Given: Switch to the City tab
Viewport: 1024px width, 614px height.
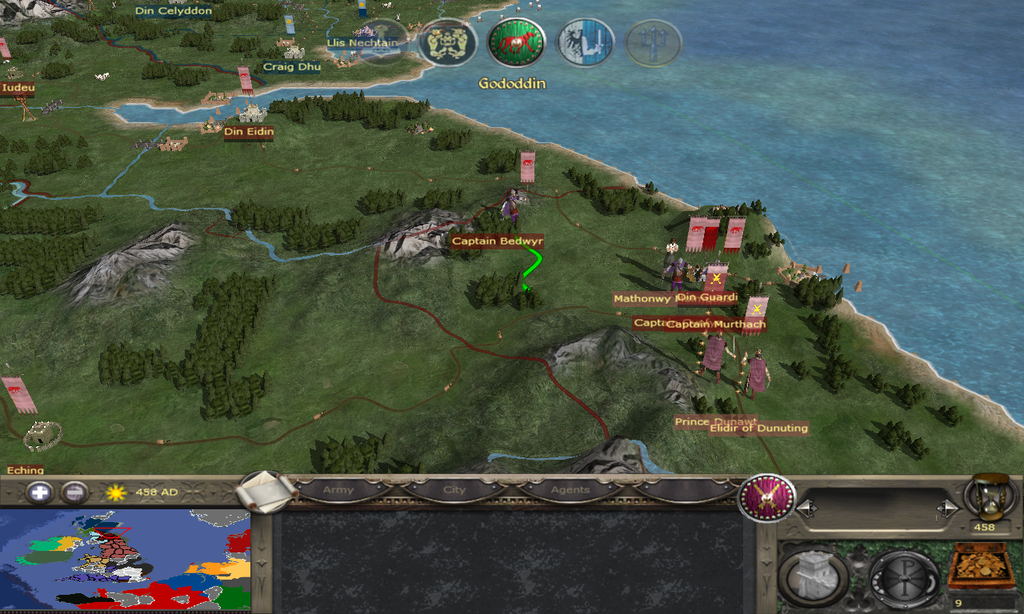Looking at the screenshot, I should pos(455,490).
